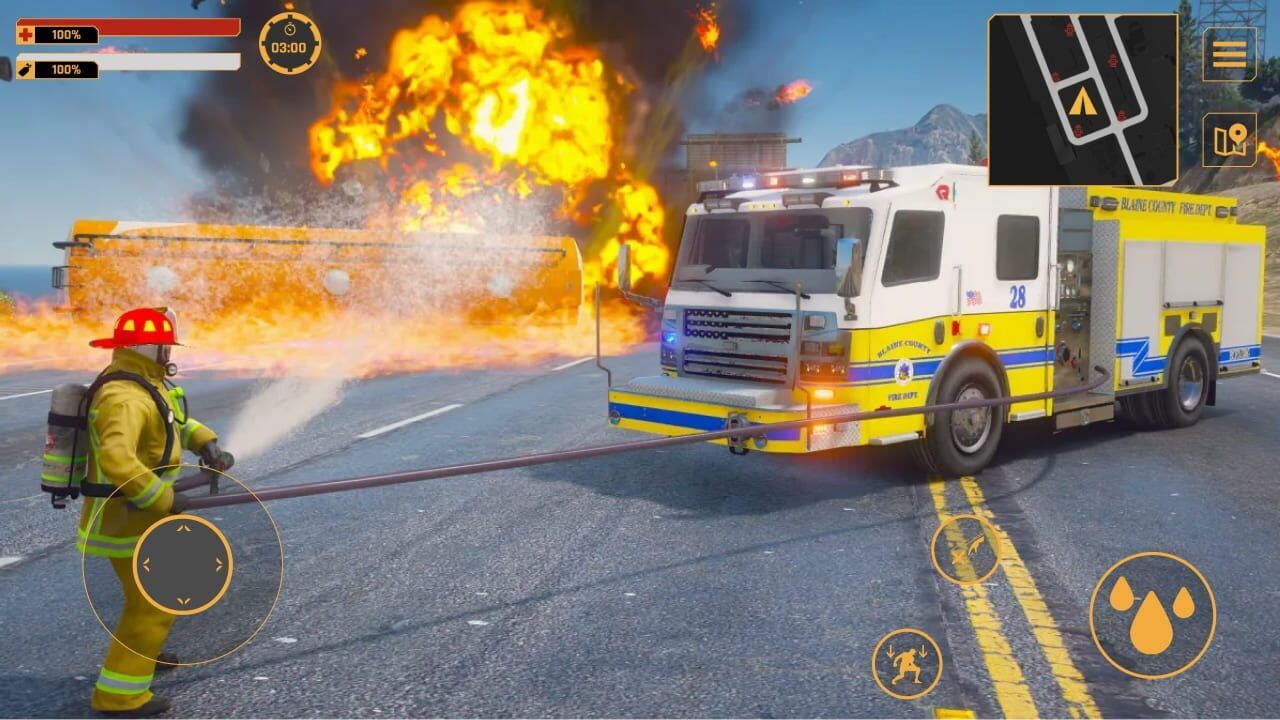Tap the curved-arrow hose aim icon
The width and height of the screenshot is (1280, 720).
tap(966, 550)
